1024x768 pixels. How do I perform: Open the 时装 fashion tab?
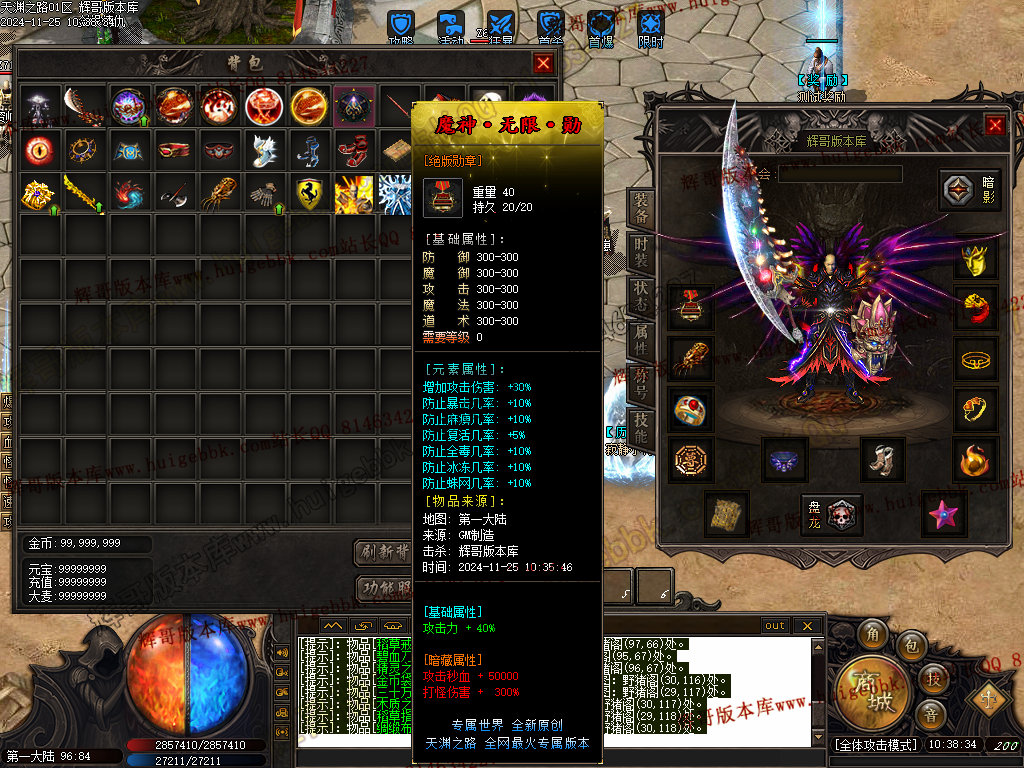[x=641, y=249]
